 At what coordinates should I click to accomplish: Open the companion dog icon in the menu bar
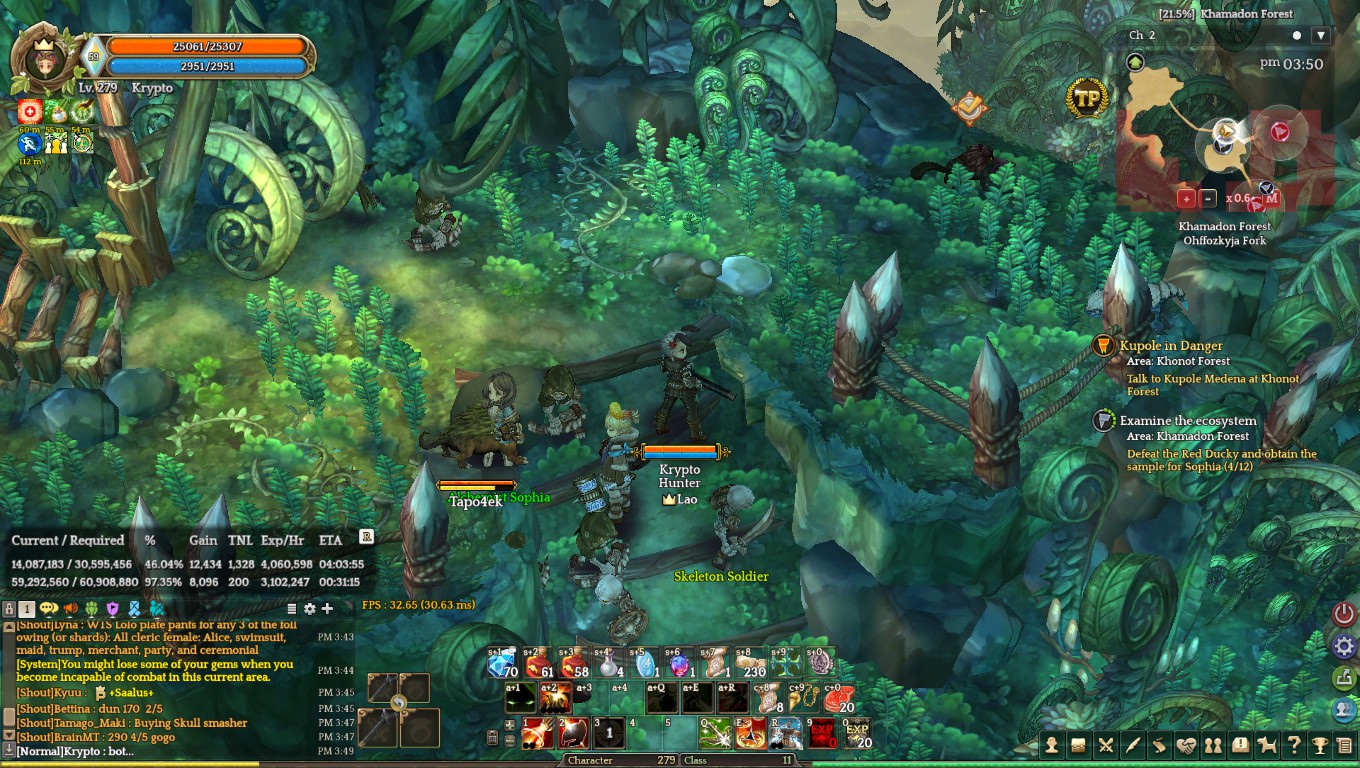tap(1266, 745)
